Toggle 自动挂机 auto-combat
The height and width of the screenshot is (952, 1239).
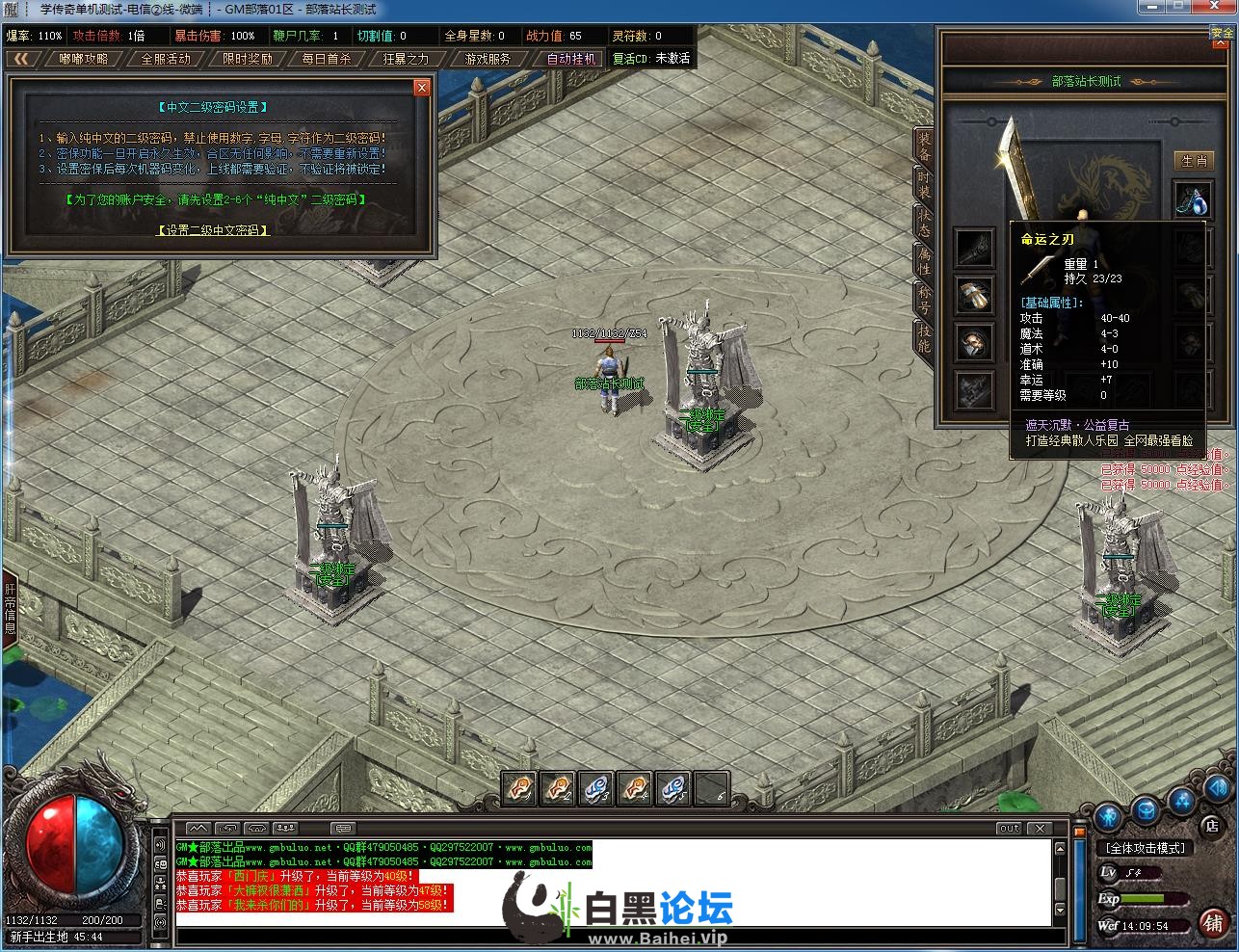click(x=571, y=59)
